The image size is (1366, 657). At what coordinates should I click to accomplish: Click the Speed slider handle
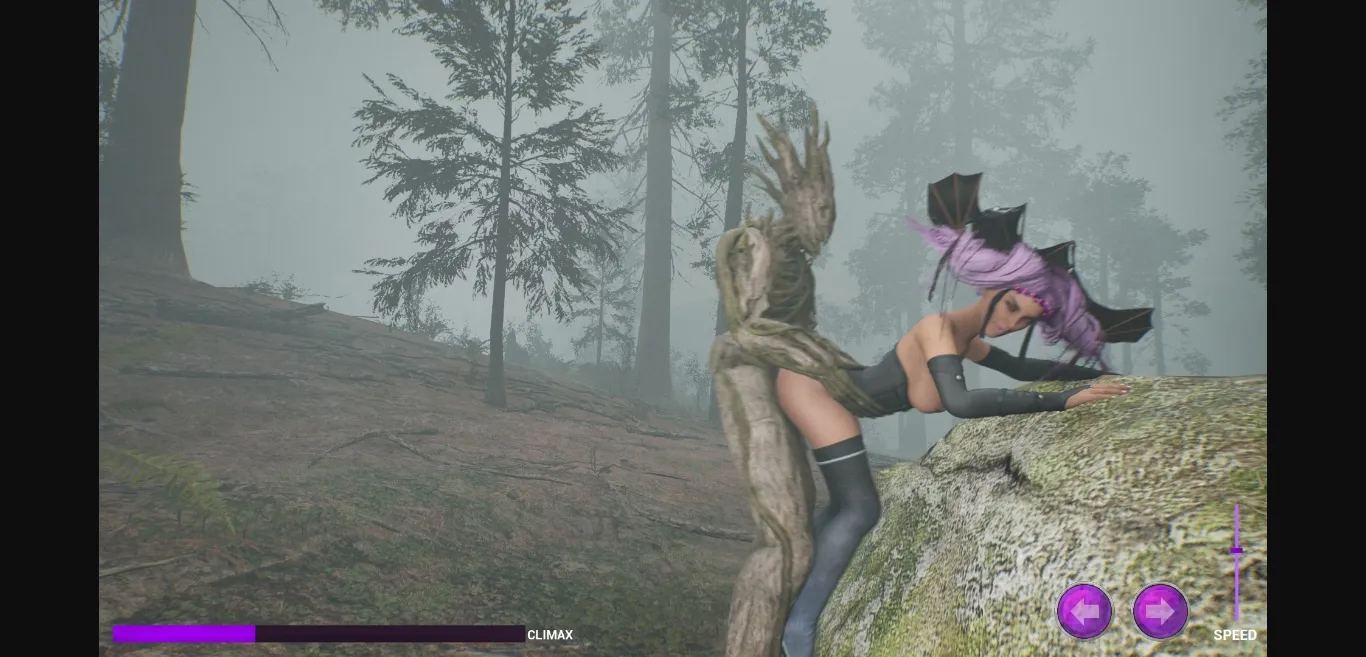click(x=1237, y=551)
